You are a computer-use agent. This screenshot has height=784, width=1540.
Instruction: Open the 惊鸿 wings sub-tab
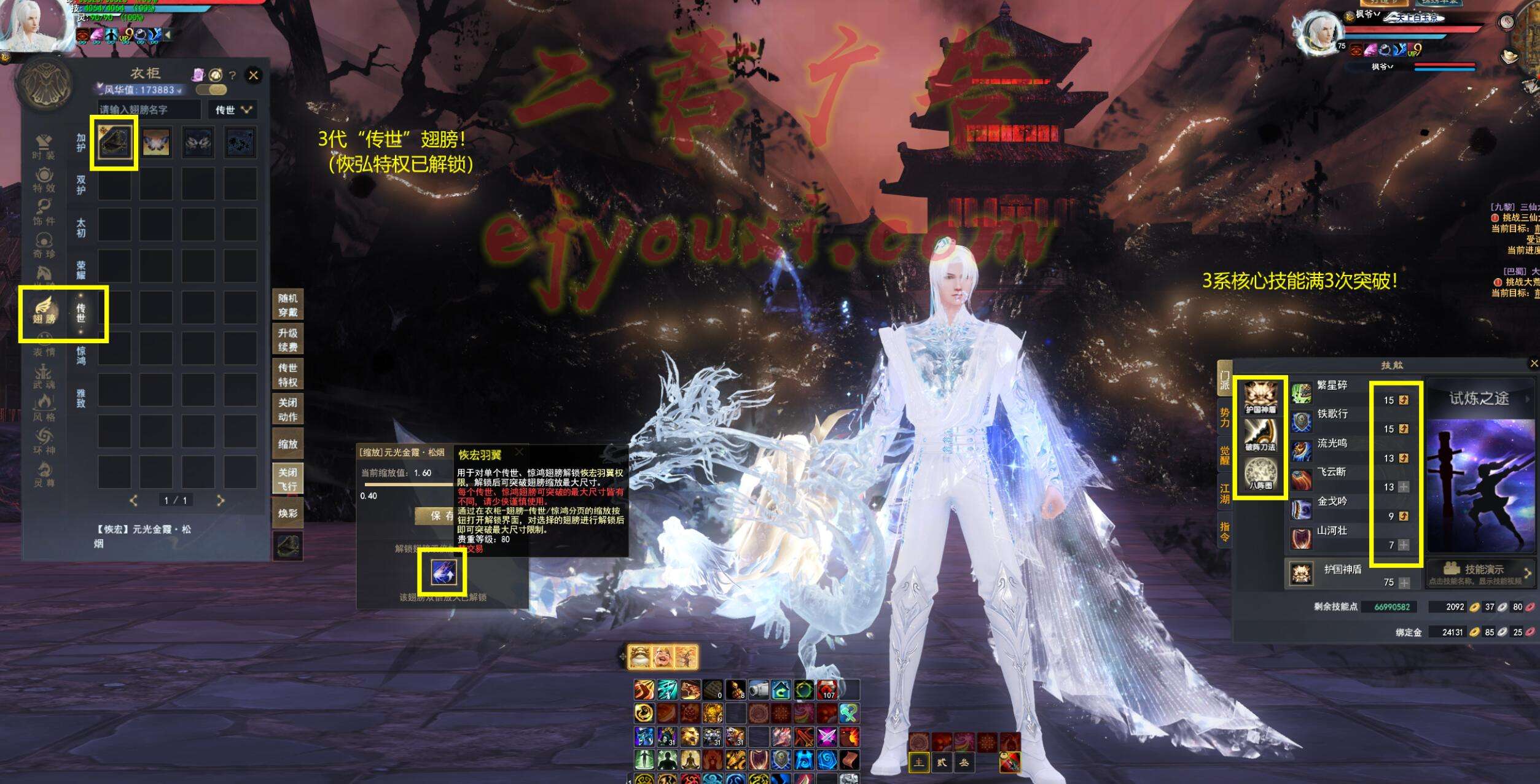[x=81, y=355]
